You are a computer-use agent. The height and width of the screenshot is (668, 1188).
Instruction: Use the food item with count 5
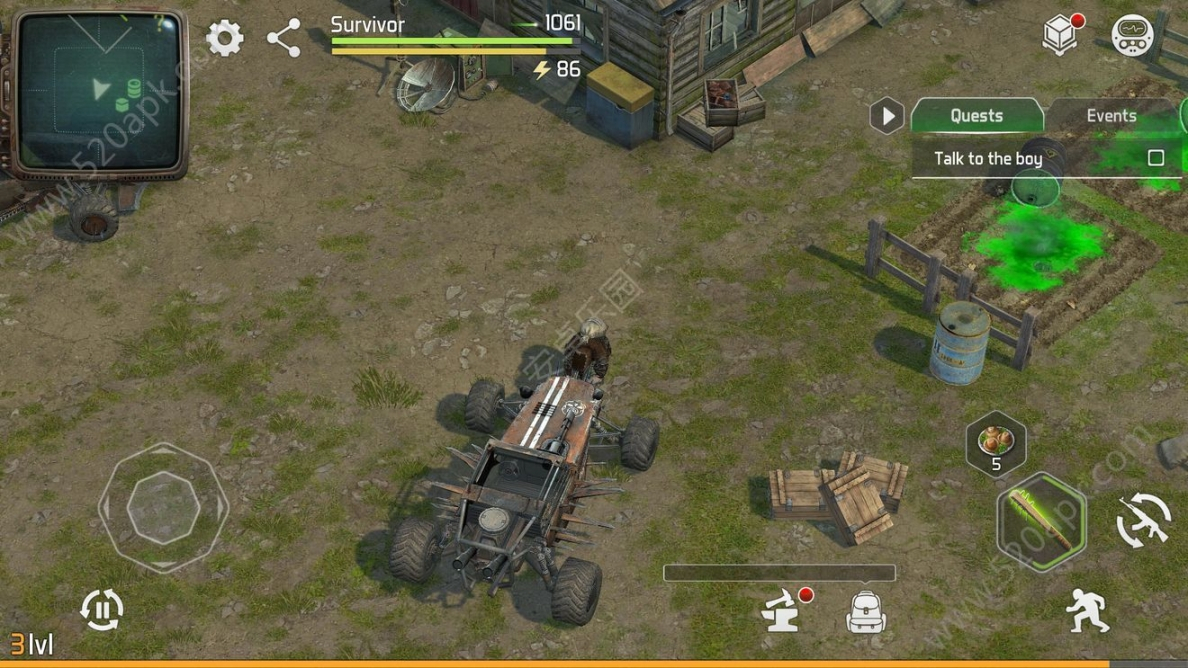[x=996, y=442]
